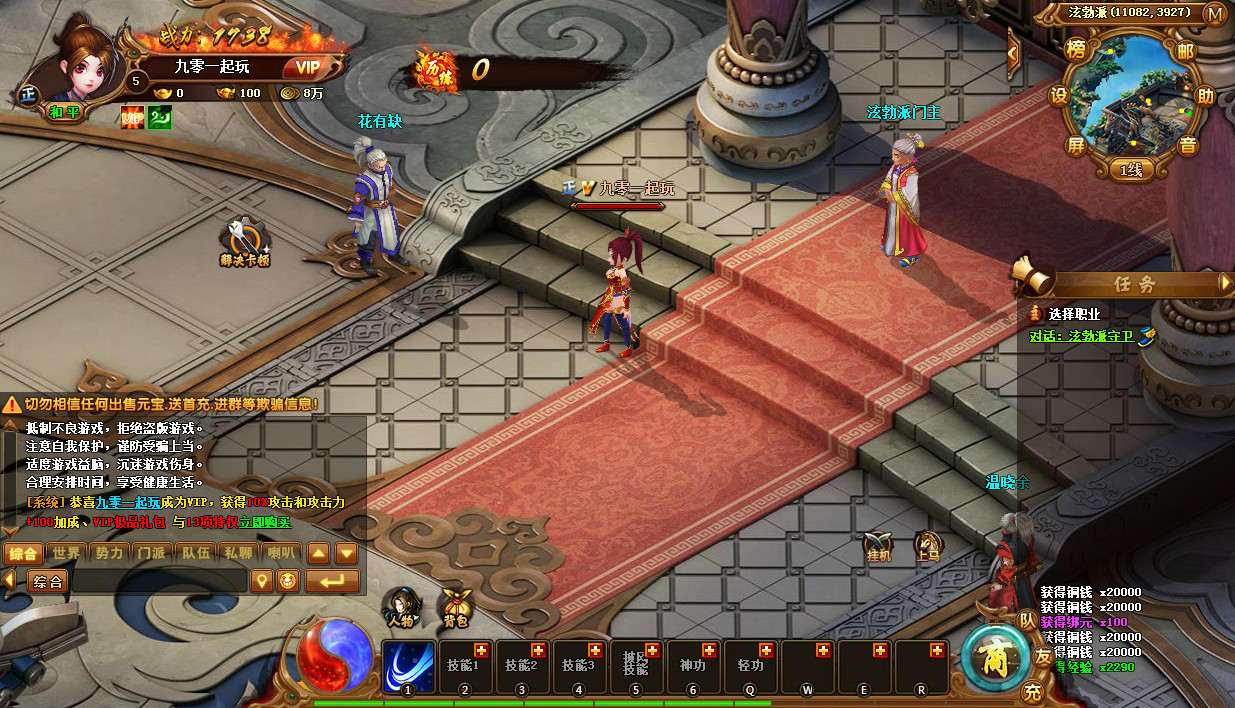Select the 技能2 skill slot
The width and height of the screenshot is (1235, 708).
tap(521, 665)
